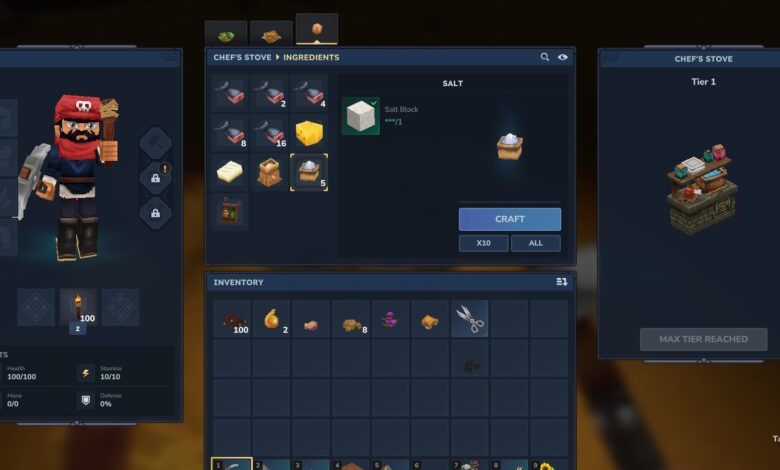Select the golden fruit stack of 2
Viewport: 780px width, 470px height.
pyautogui.click(x=271, y=320)
